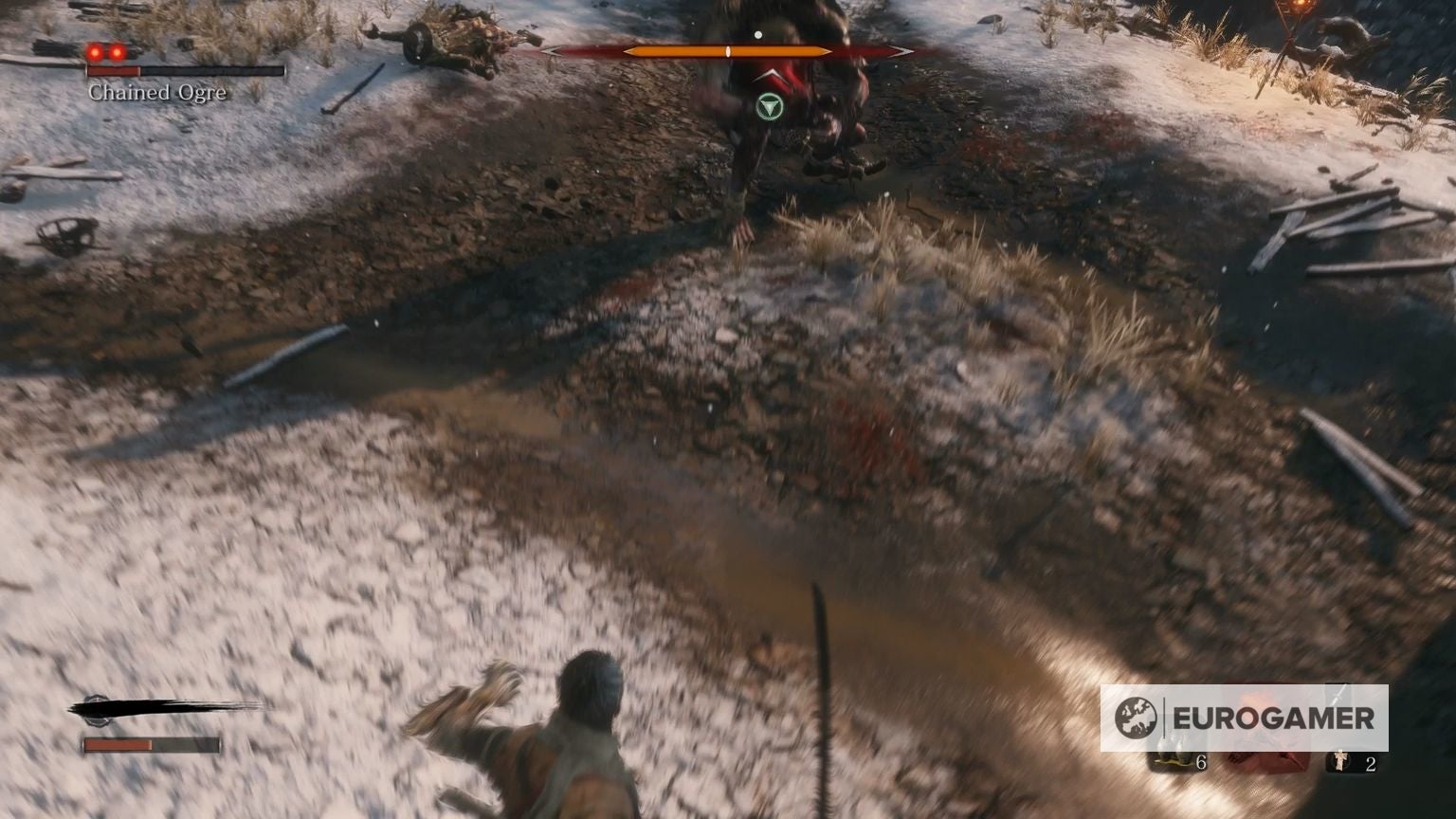Toggle the white posture nick marker on the boss bar

click(x=728, y=50)
